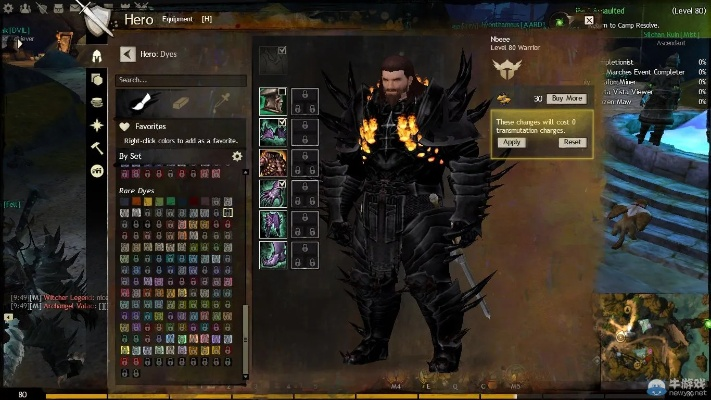Apply the pending dye changes
This screenshot has width=711, height=400.
[x=512, y=142]
